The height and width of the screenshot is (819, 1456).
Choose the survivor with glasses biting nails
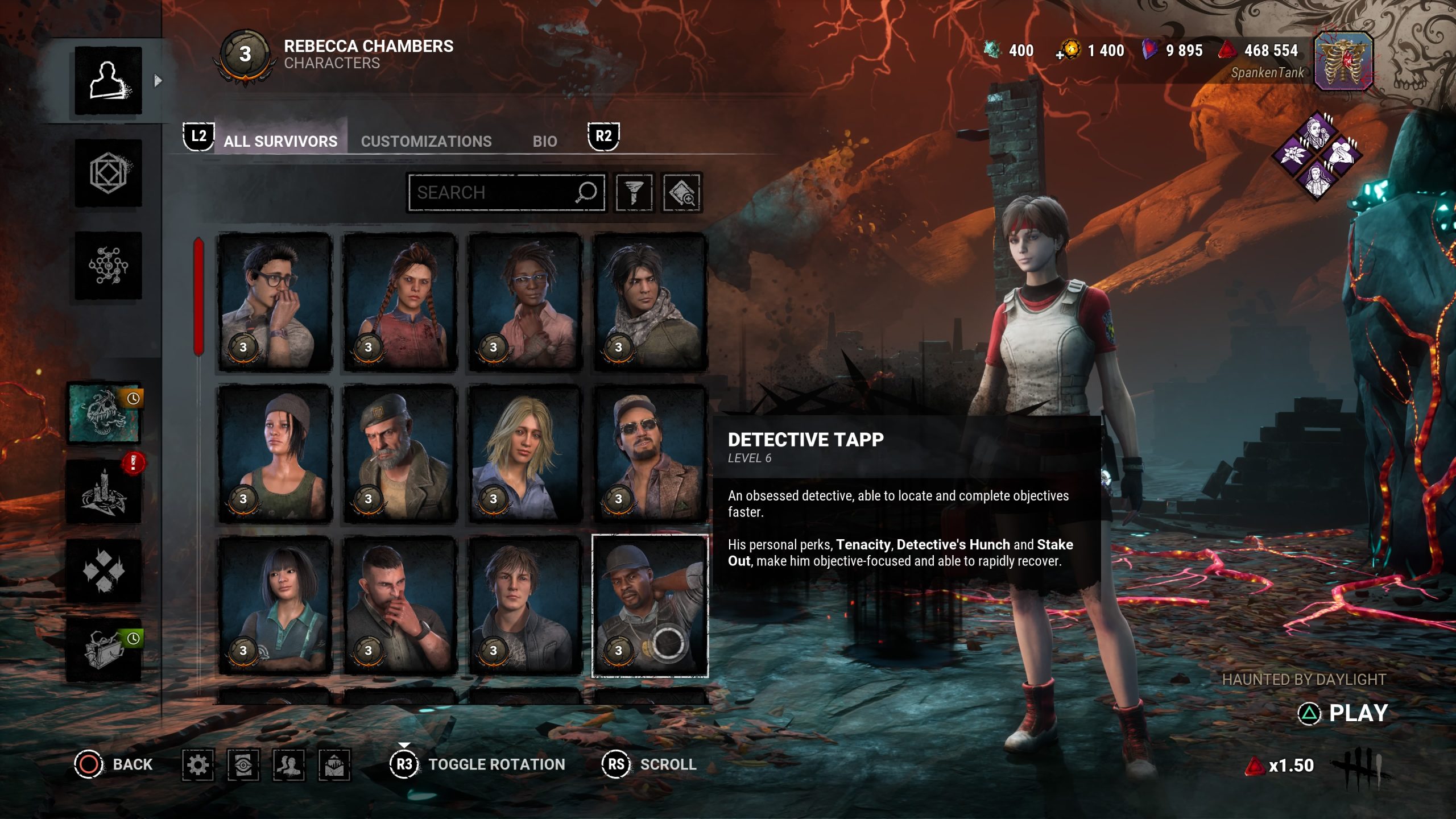click(x=275, y=302)
